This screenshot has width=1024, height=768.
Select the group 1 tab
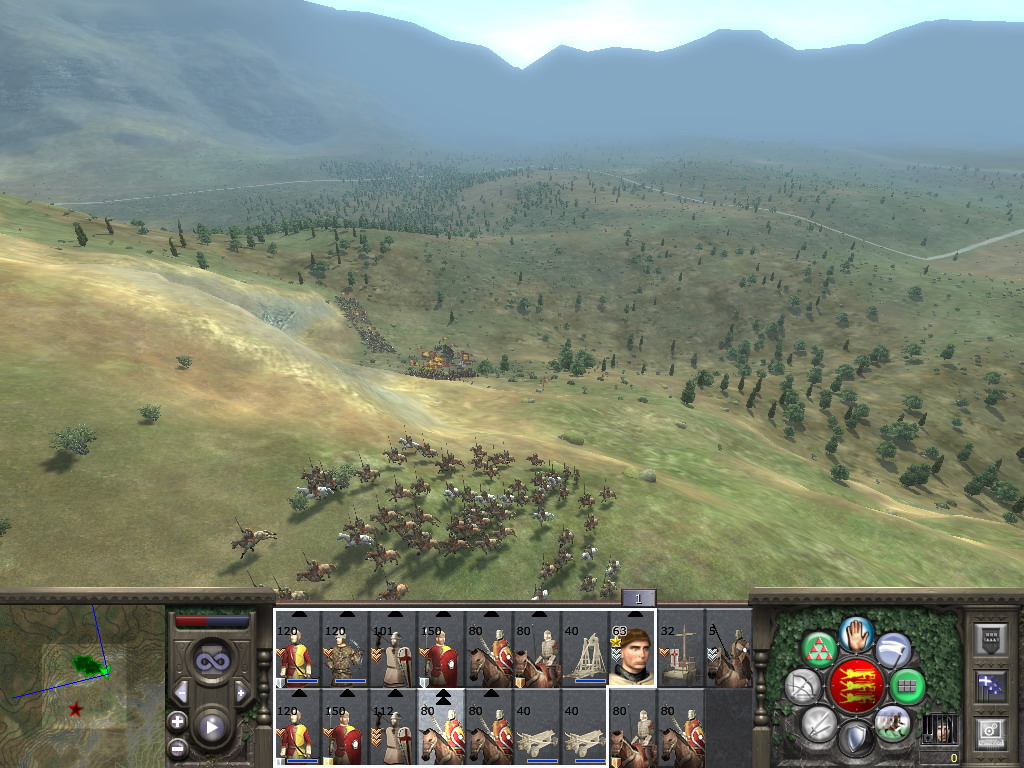638,598
